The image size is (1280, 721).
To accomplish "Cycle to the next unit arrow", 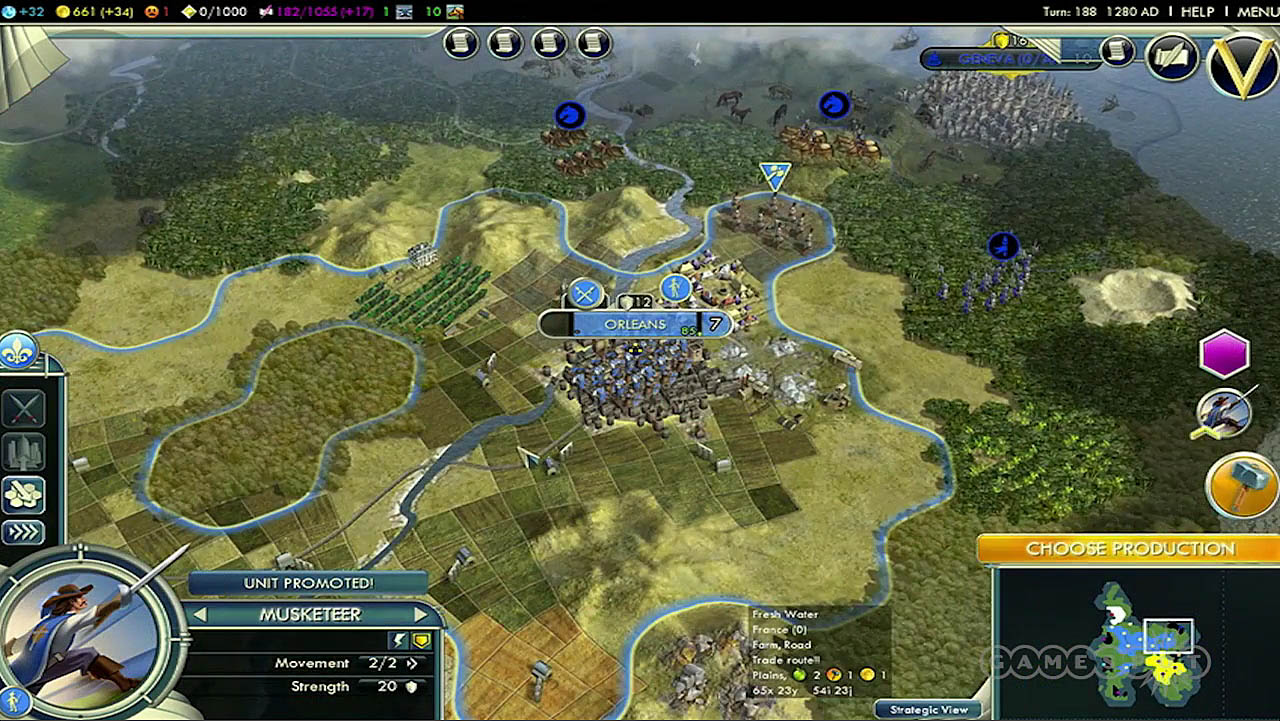I will tap(420, 614).
